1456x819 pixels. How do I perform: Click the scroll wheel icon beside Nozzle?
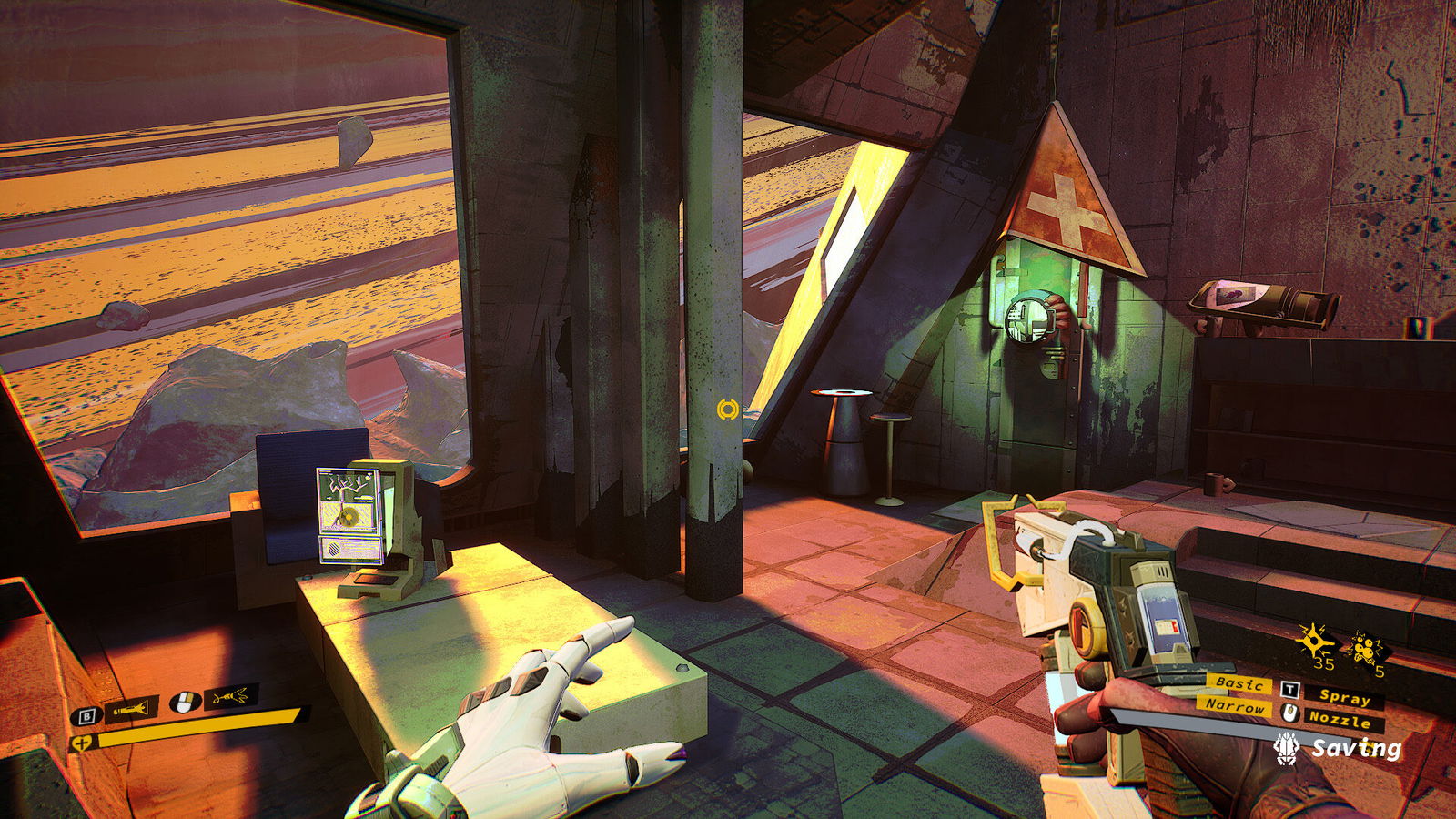[1289, 713]
